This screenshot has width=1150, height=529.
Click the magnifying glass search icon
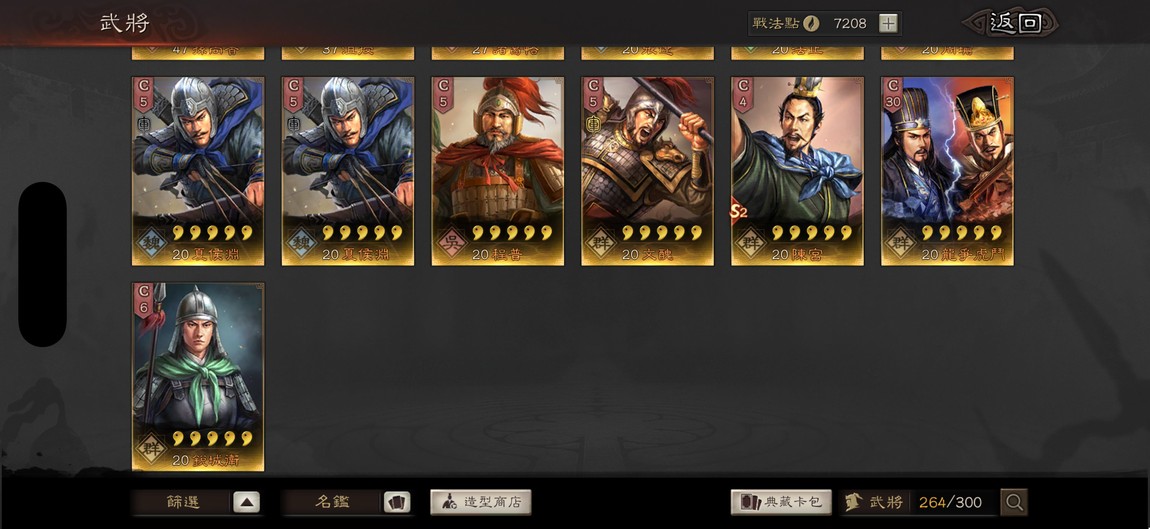click(x=1014, y=502)
